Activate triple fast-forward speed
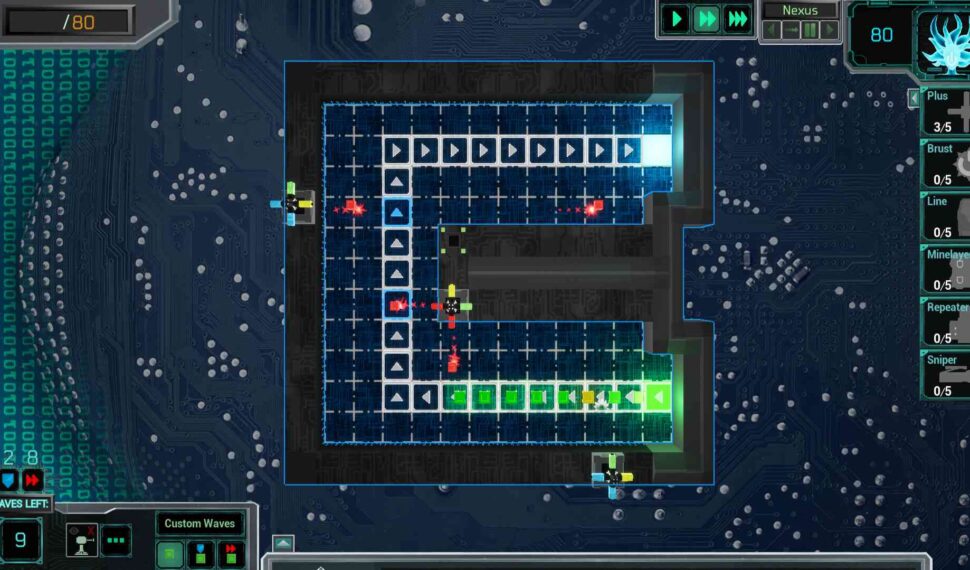 (738, 19)
